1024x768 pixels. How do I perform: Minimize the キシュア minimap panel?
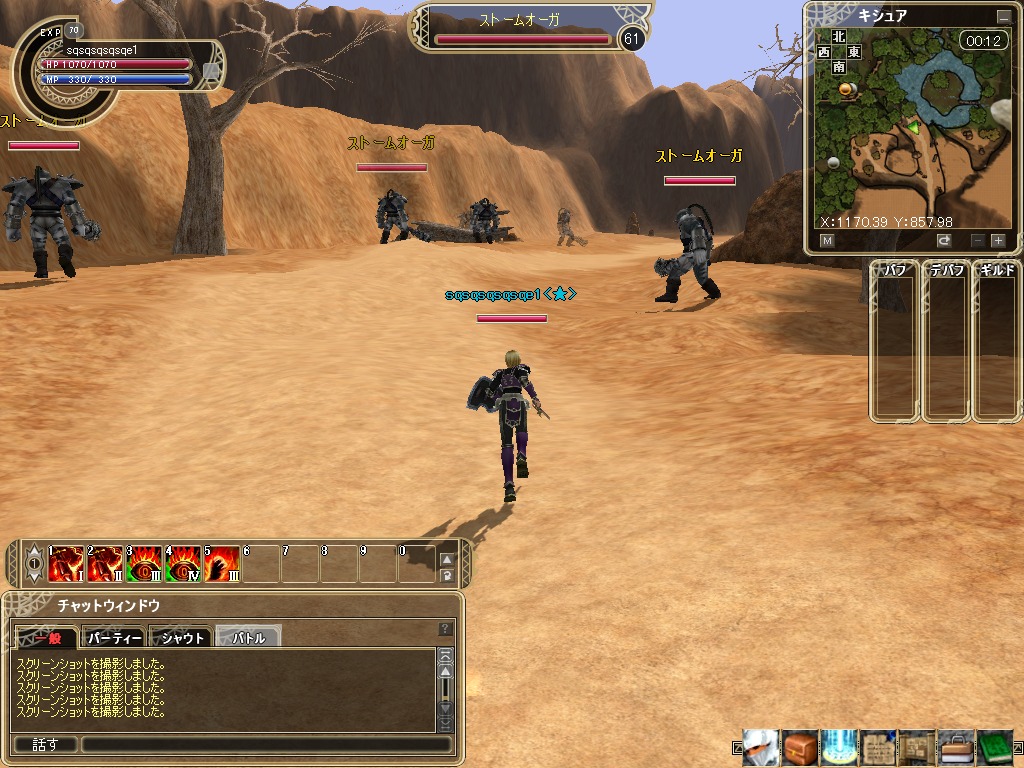pyautogui.click(x=1003, y=17)
